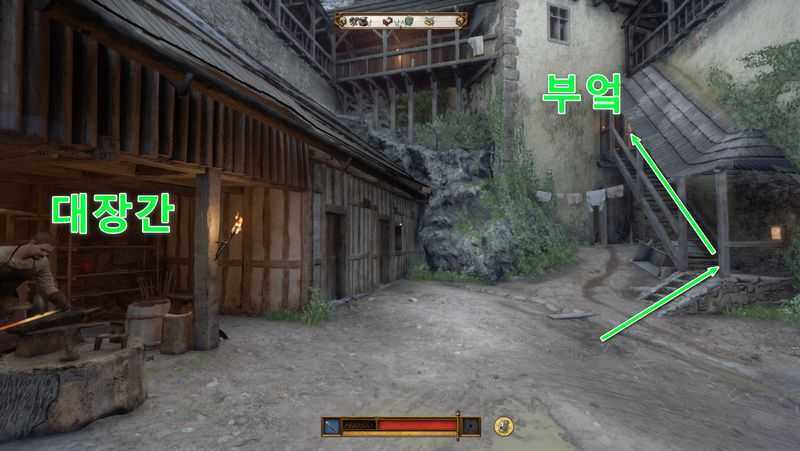Click the blue square icon beside the health bar
The height and width of the screenshot is (451, 800).
click(331, 426)
